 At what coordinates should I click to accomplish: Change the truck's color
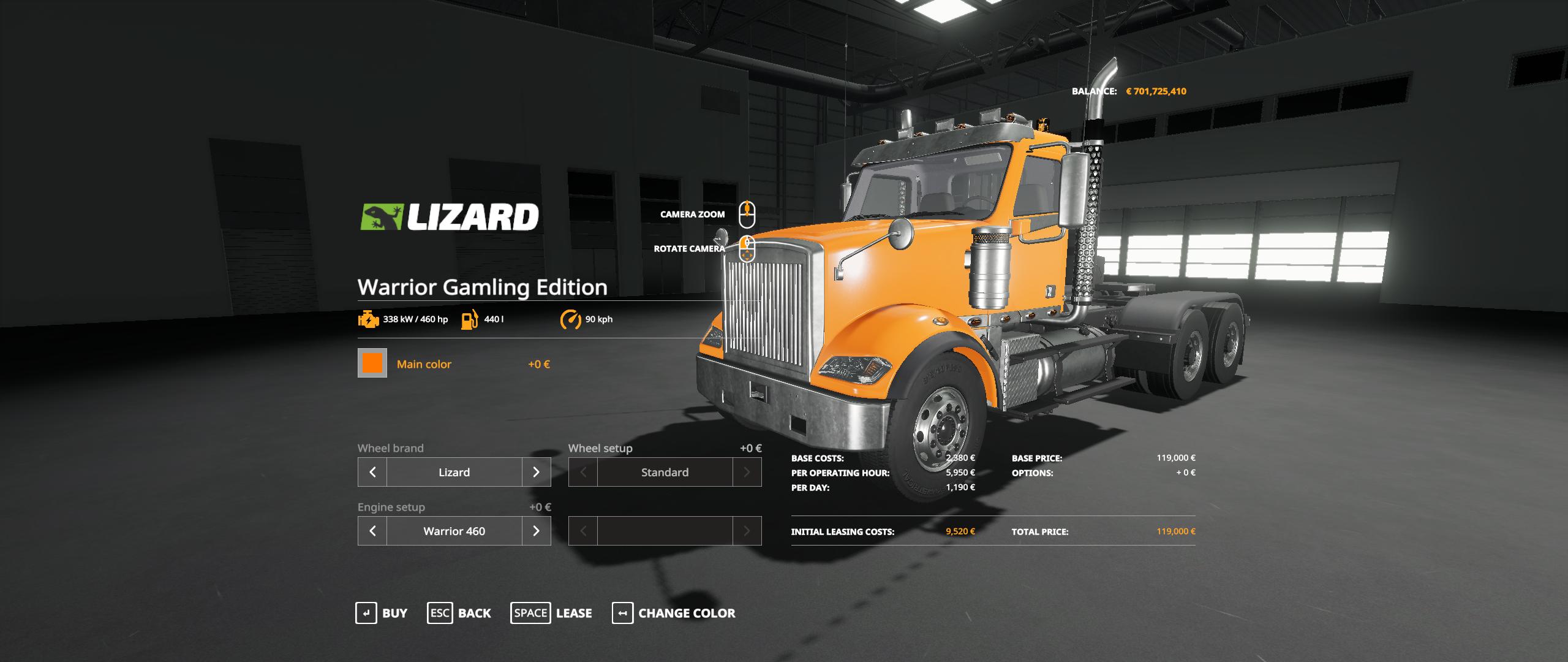(x=674, y=613)
